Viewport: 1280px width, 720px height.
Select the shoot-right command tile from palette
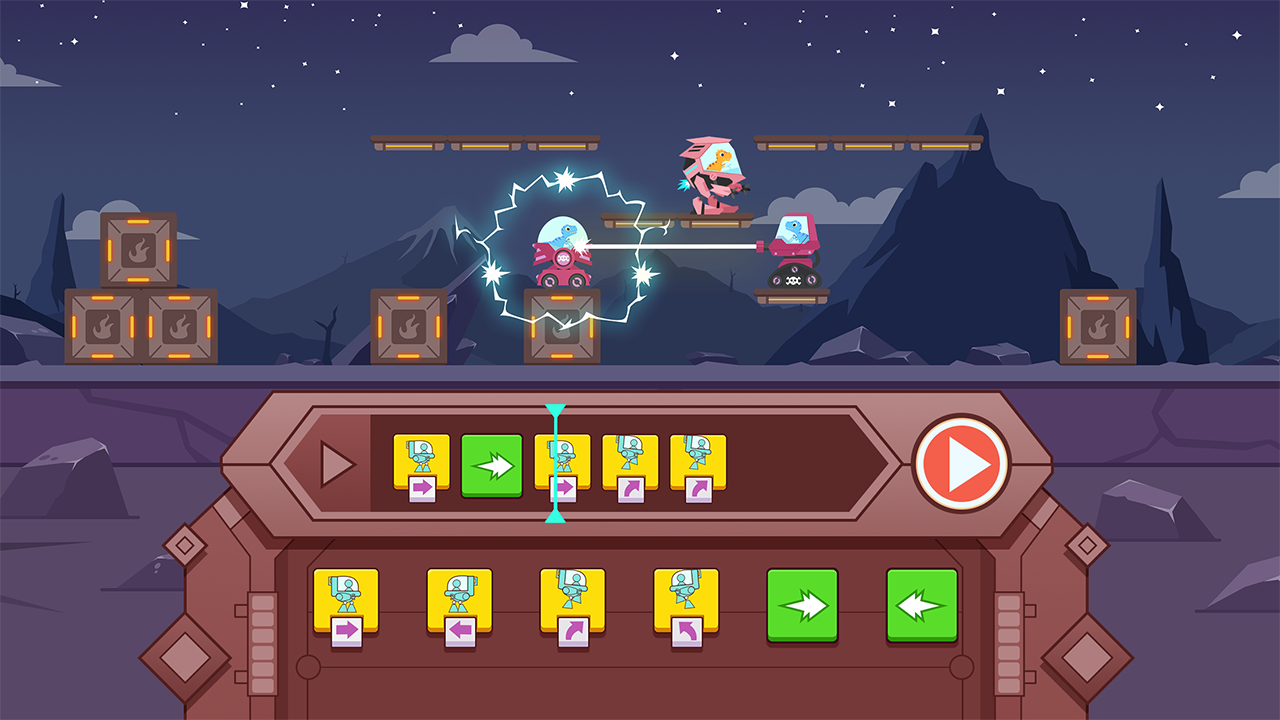(x=345, y=600)
